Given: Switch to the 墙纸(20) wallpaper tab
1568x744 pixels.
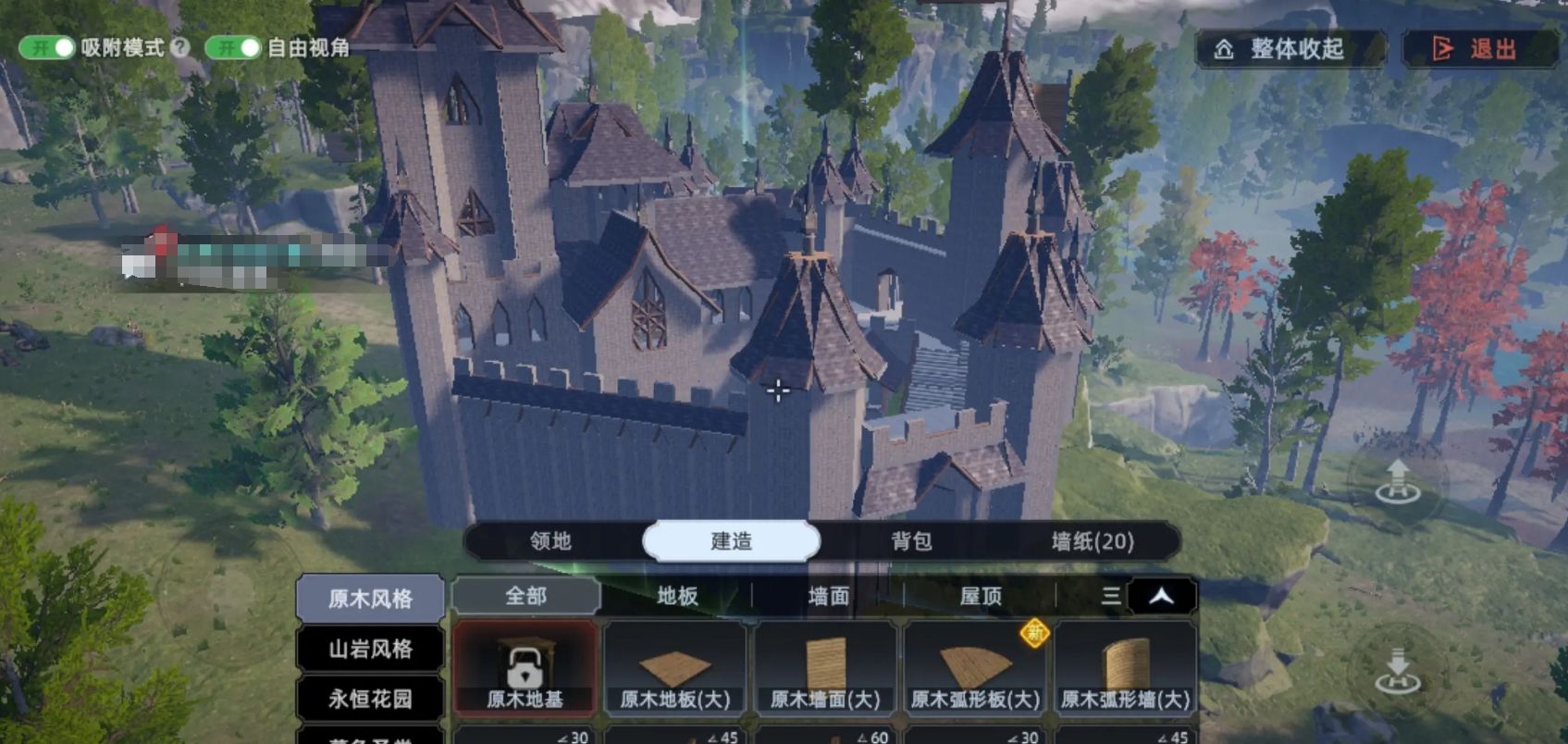Looking at the screenshot, I should pos(1093,541).
